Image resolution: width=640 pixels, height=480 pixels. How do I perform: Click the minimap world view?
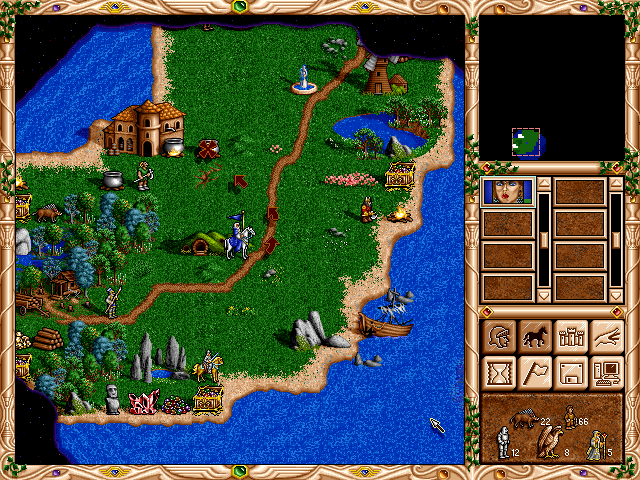click(x=551, y=88)
